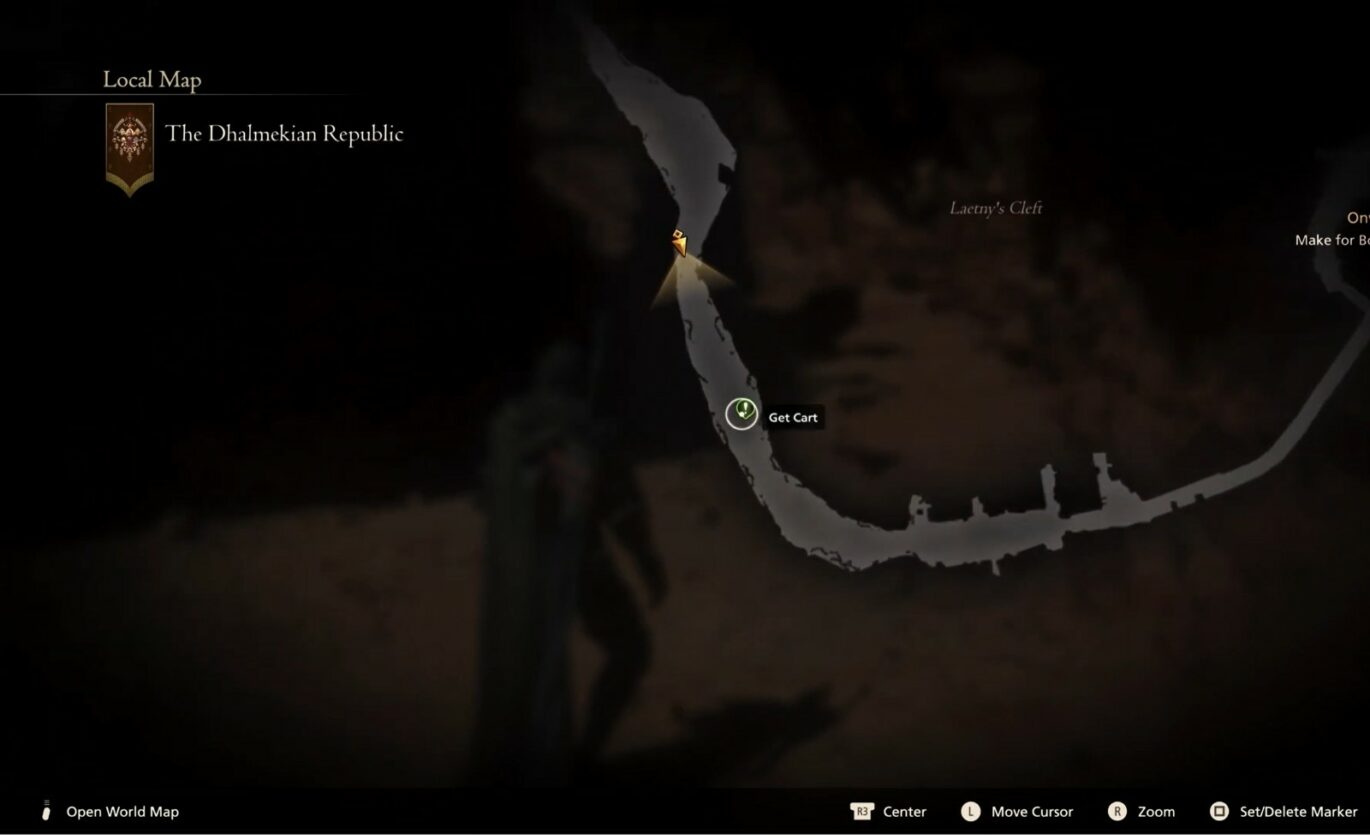Click the green Get Cart quest marker icon

click(741, 413)
